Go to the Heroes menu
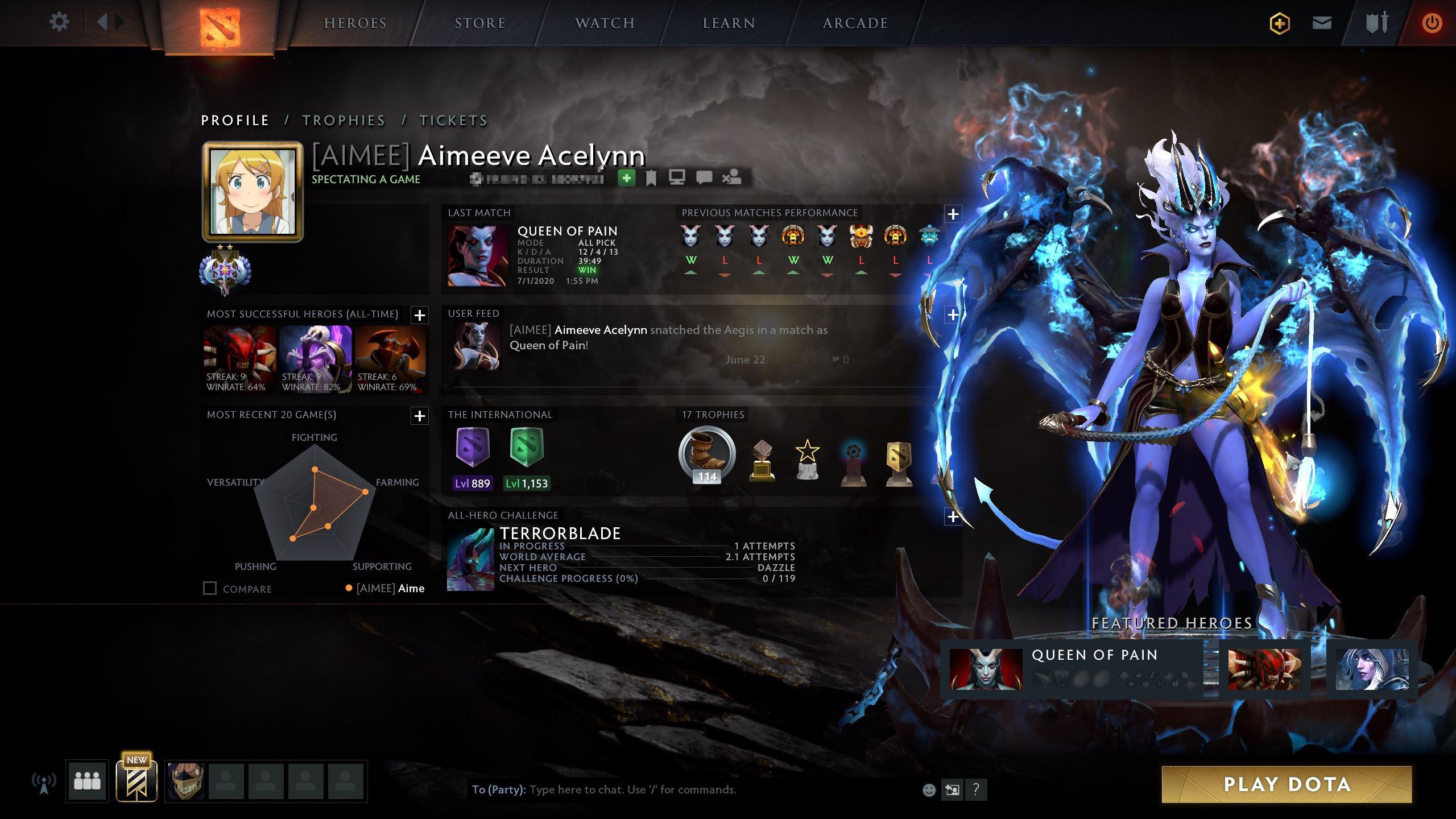 [x=355, y=23]
